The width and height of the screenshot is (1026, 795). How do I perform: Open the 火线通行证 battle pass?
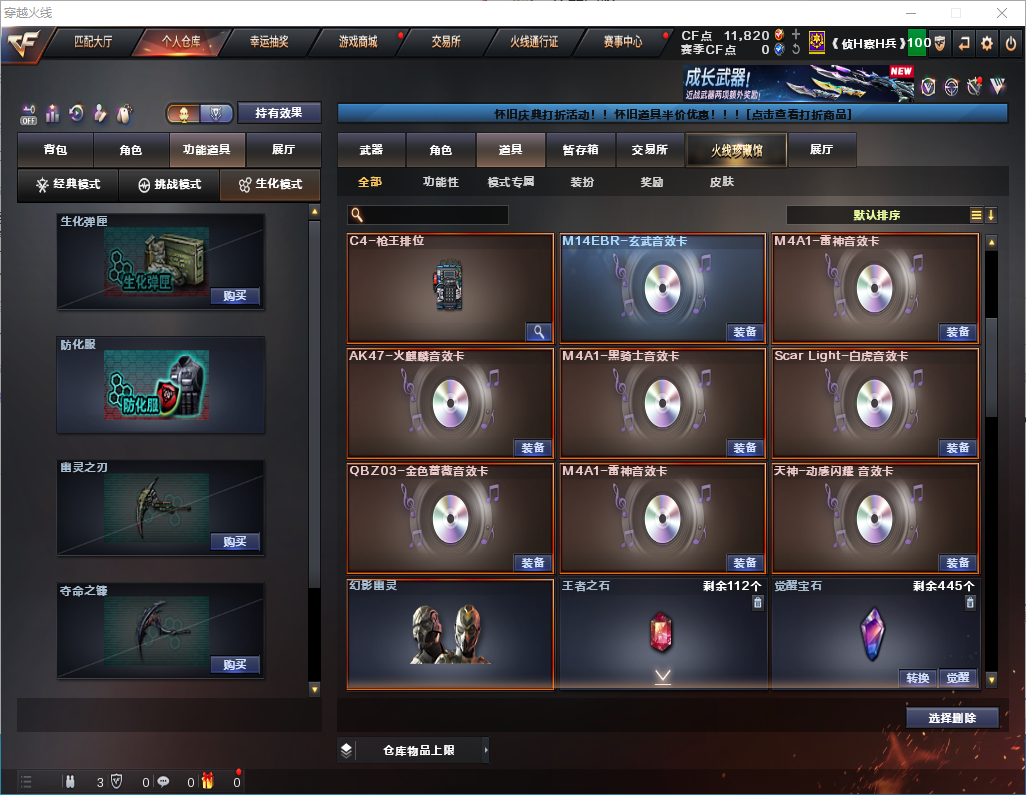tap(534, 42)
